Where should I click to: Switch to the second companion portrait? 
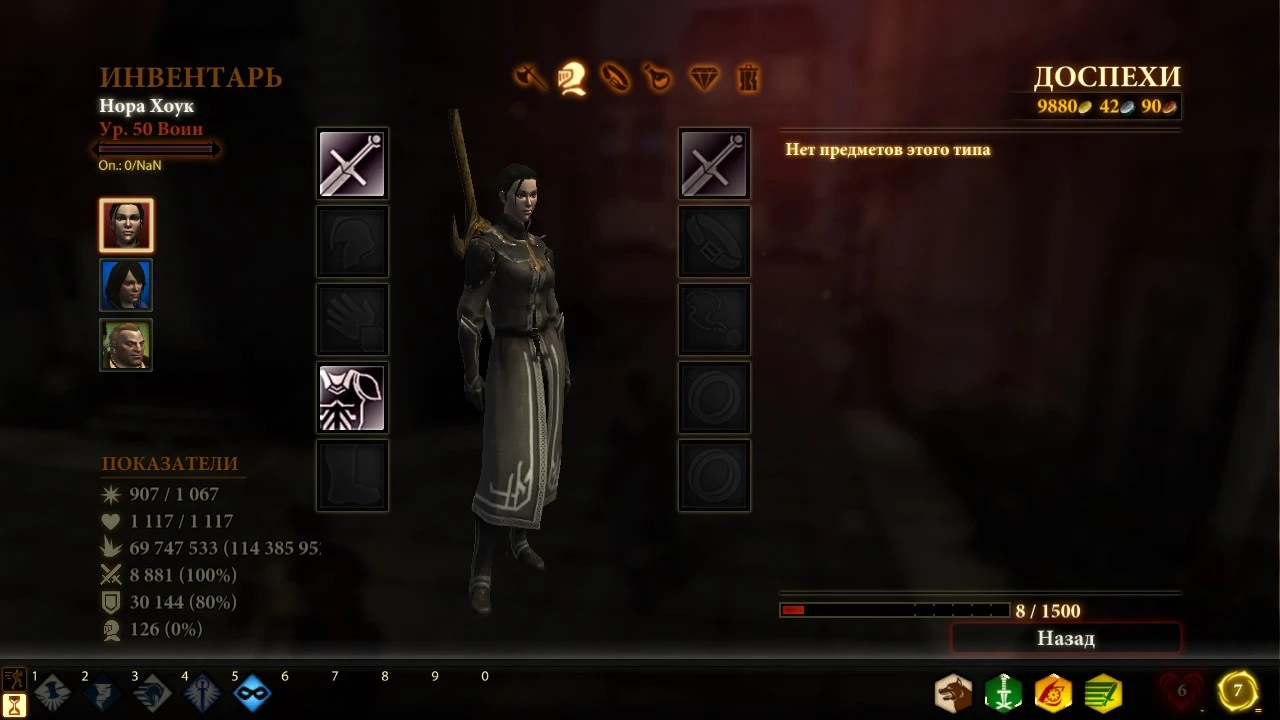click(x=125, y=284)
